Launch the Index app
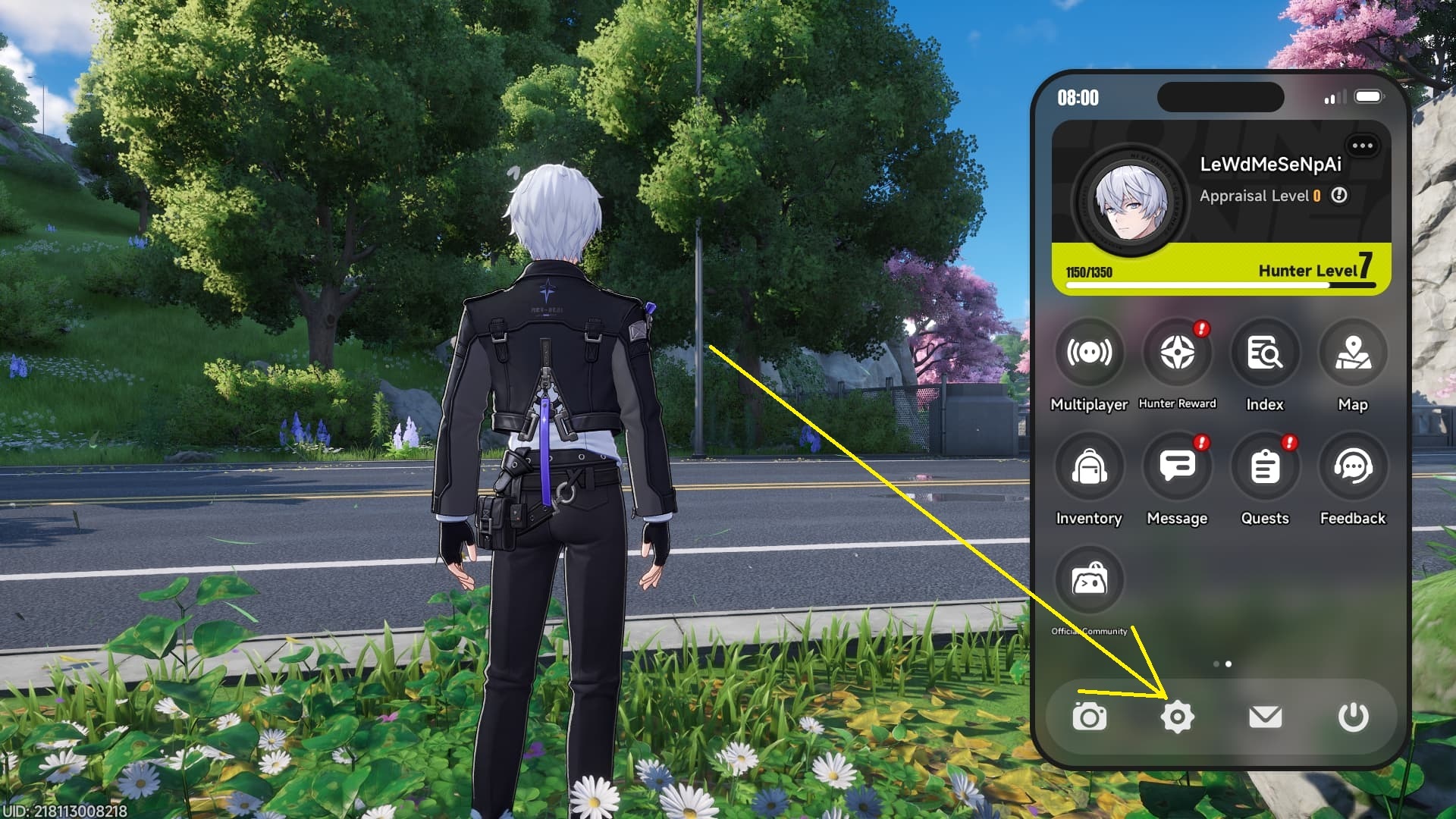Screen dimensions: 1456x819 [x=1265, y=353]
